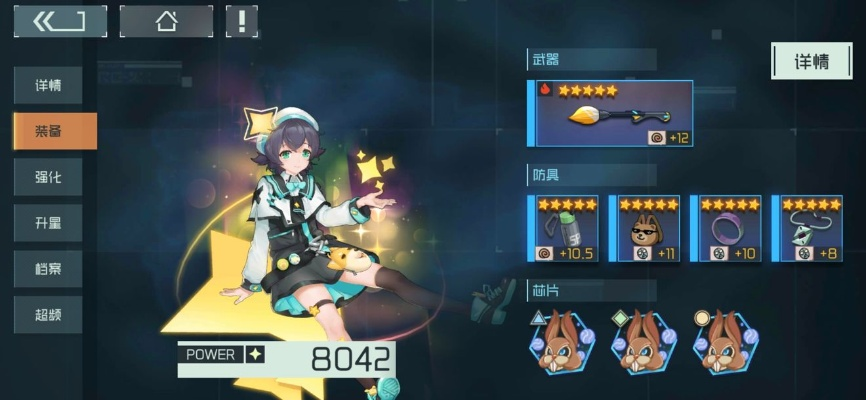Select the paintbrush weapon slot
866x400 pixels.
[x=612, y=114]
